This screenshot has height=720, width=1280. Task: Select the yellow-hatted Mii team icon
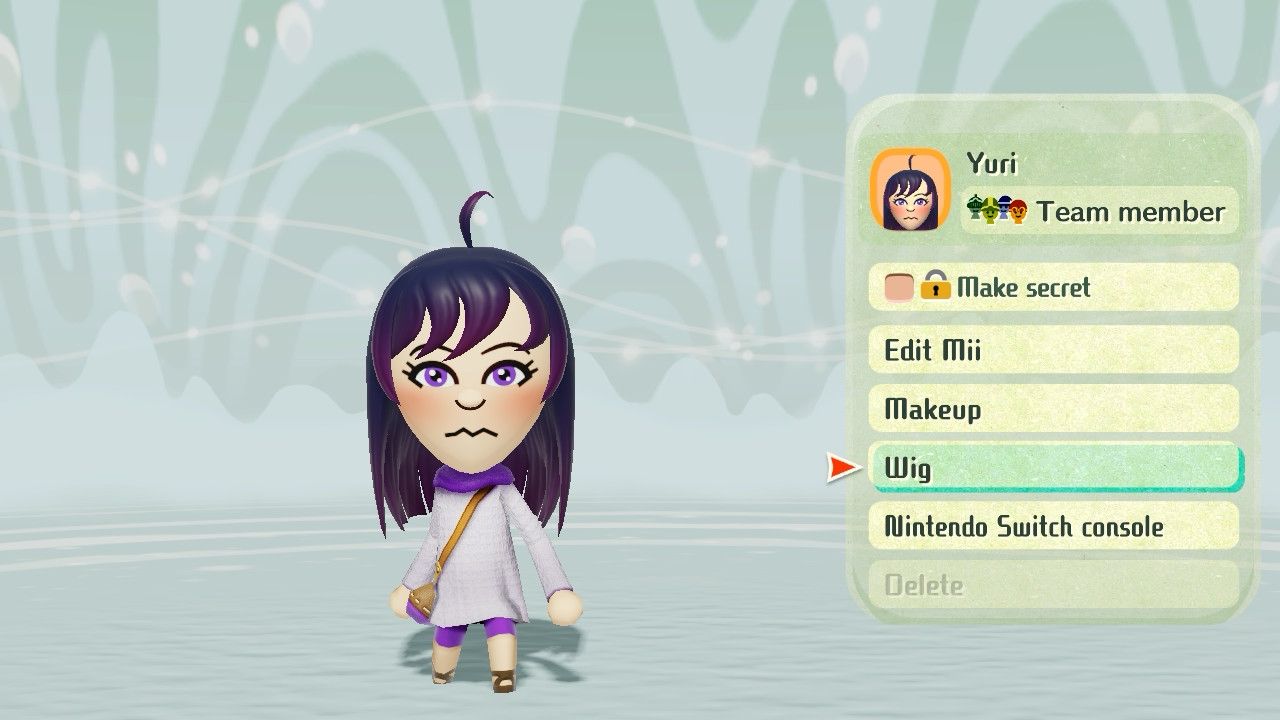click(990, 210)
